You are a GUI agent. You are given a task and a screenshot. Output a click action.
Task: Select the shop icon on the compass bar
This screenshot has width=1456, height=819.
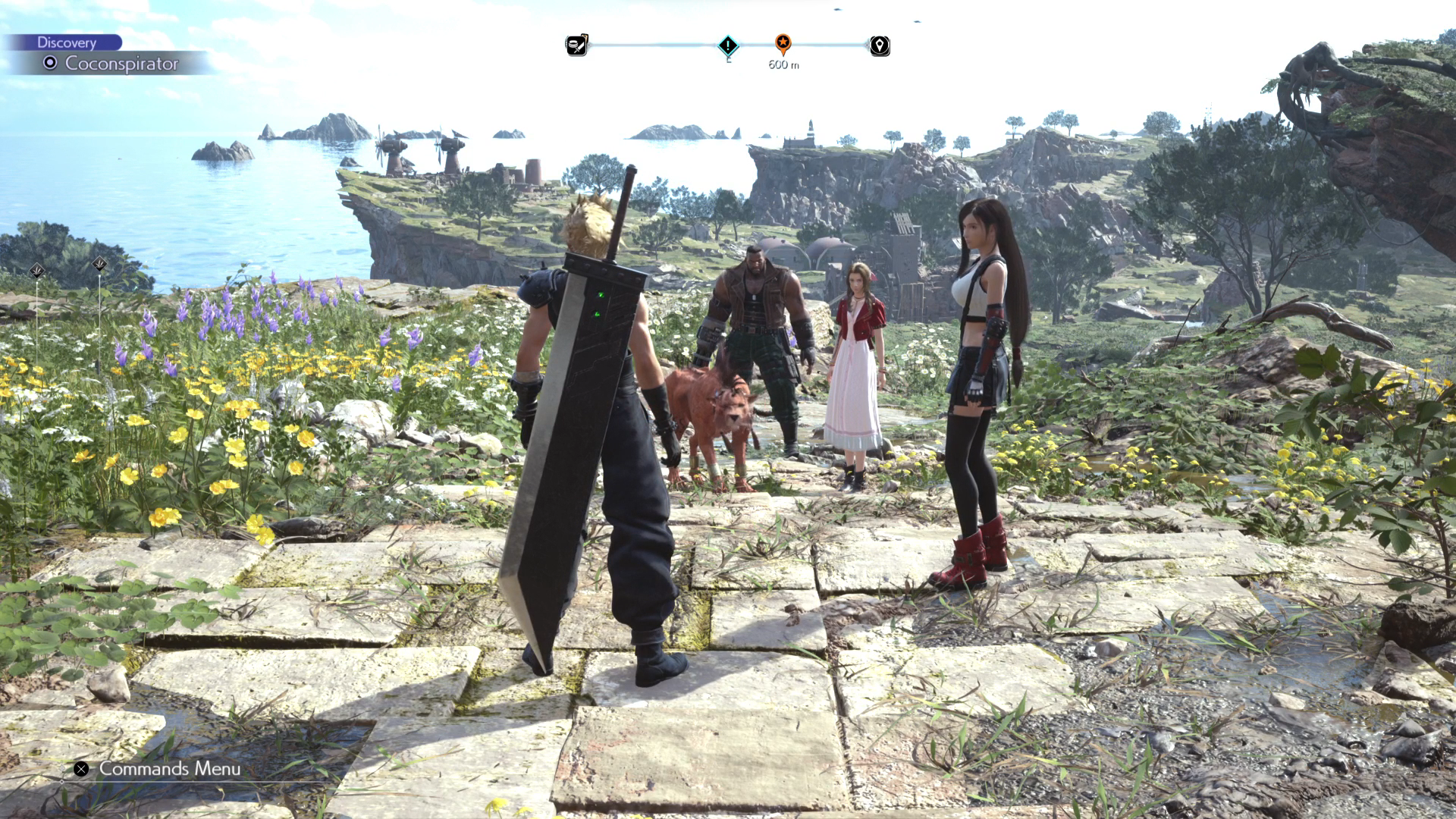577,46
